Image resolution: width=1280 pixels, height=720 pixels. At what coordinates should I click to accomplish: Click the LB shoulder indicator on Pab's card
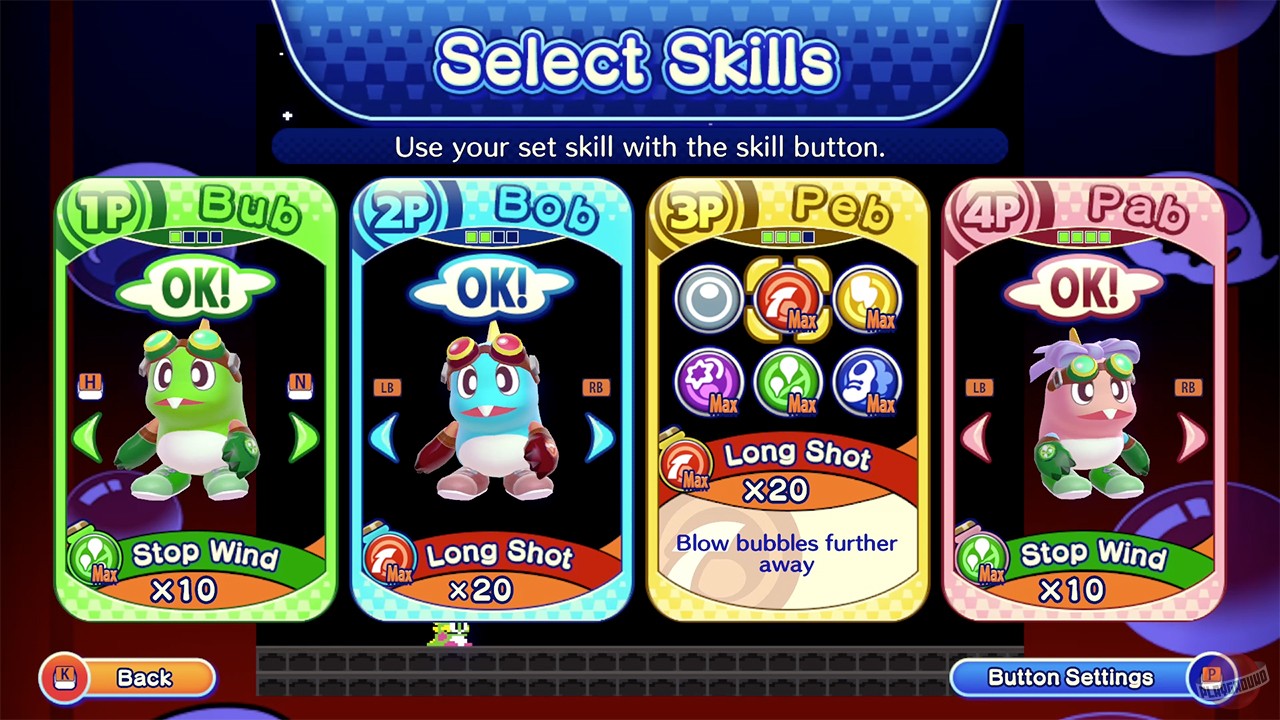point(980,385)
